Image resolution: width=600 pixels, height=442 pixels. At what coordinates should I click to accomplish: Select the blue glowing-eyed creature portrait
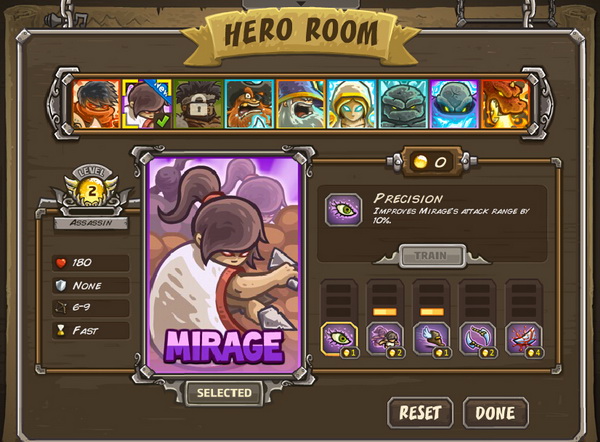coord(455,104)
